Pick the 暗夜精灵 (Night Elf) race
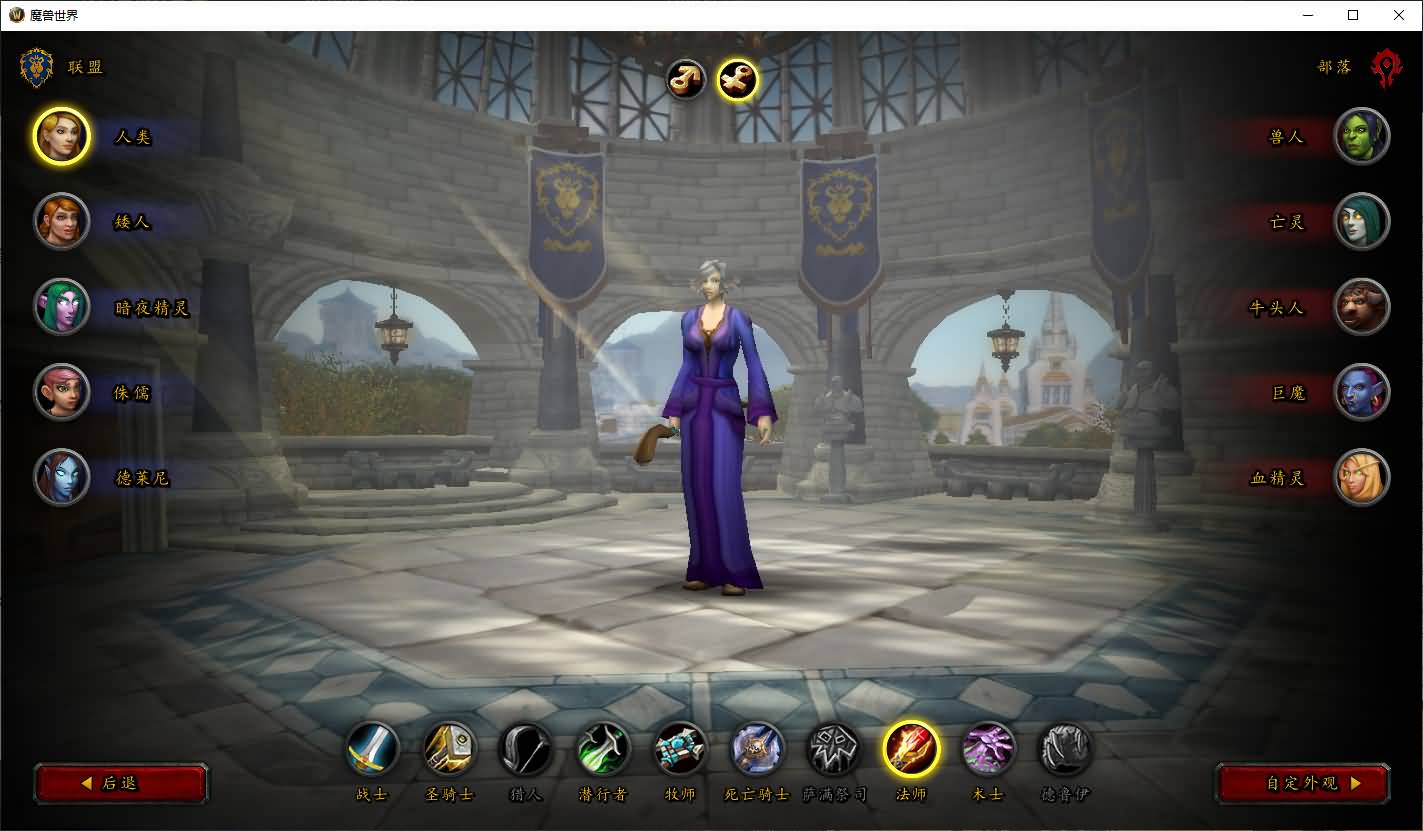This screenshot has width=1423, height=831. pos(62,307)
